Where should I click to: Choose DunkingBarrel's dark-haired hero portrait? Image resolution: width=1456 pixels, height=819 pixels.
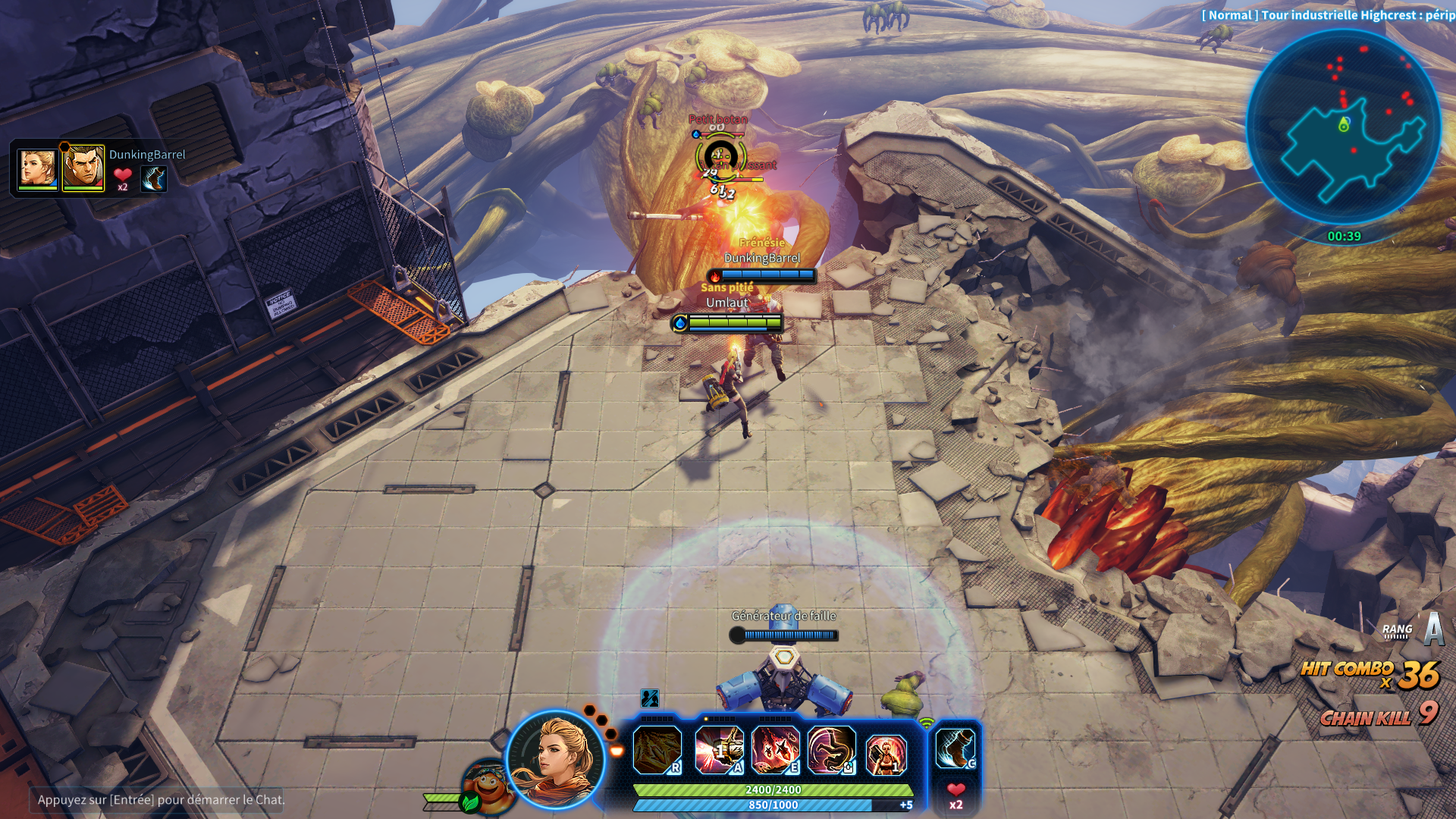[83, 168]
